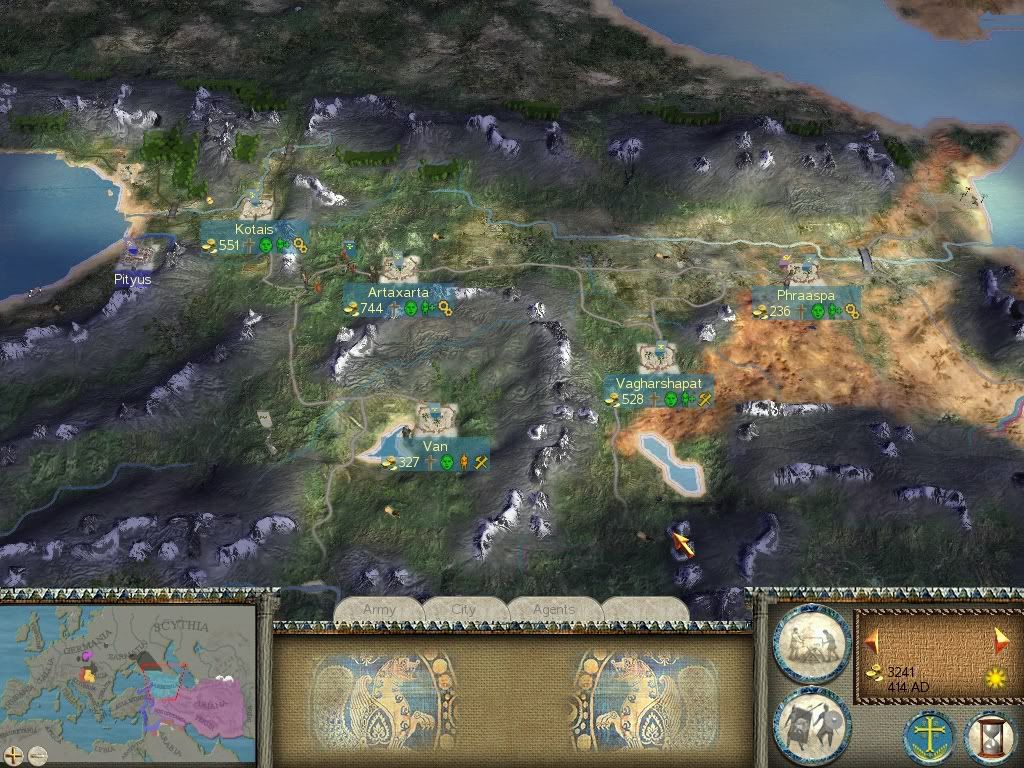
Task: Open the construction menu button with builders
Action: [811, 638]
